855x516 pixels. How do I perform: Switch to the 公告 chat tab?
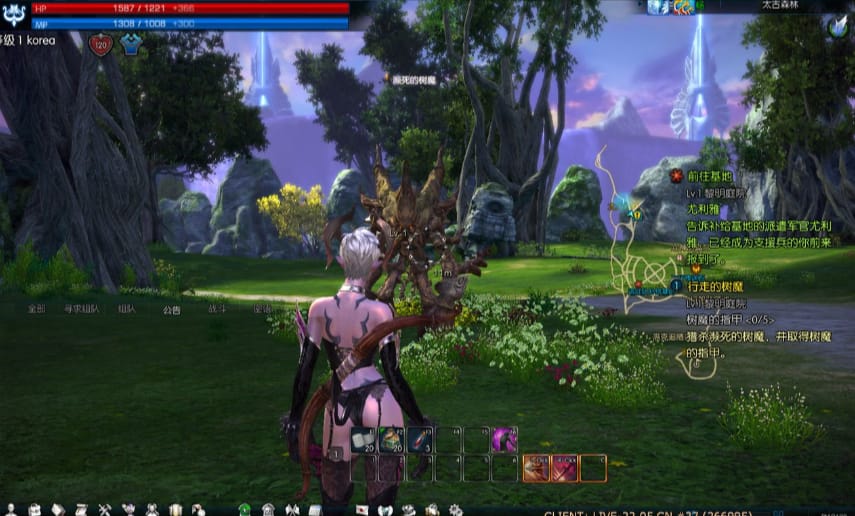point(172,310)
